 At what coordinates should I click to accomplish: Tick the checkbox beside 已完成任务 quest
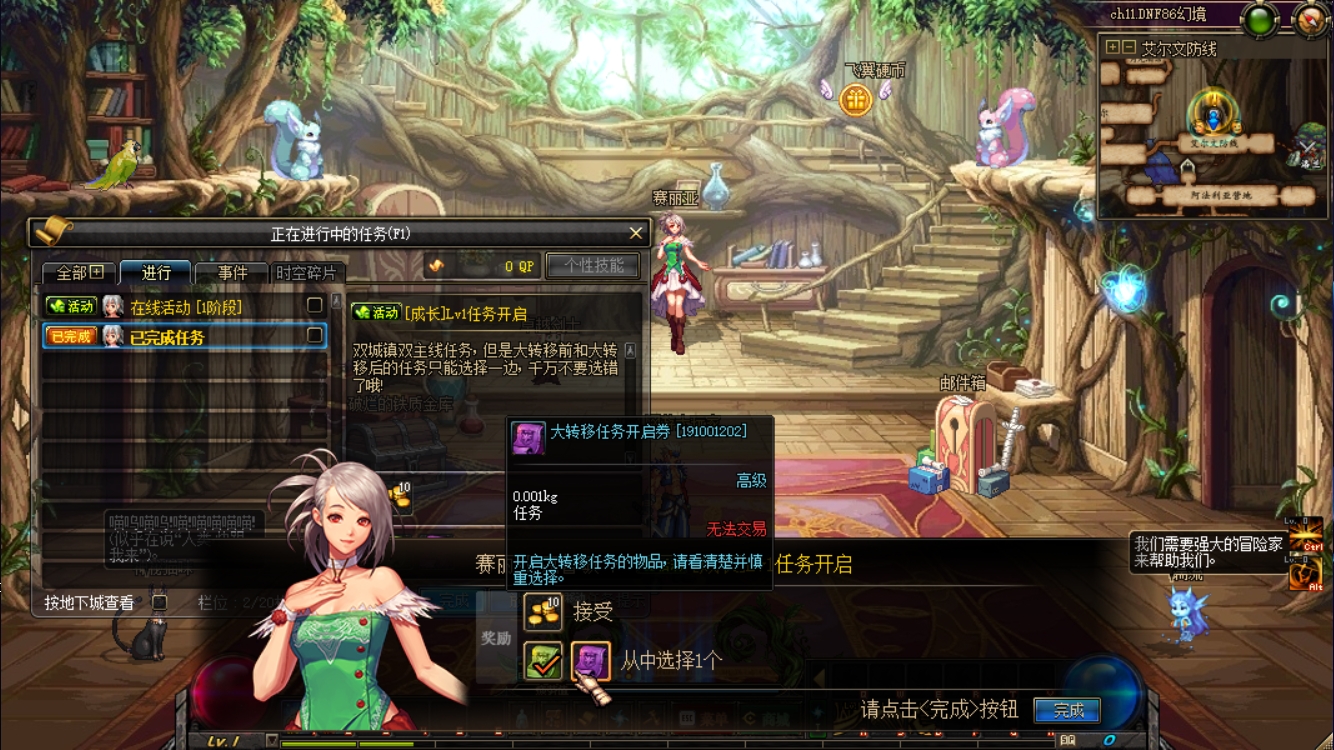[315, 335]
